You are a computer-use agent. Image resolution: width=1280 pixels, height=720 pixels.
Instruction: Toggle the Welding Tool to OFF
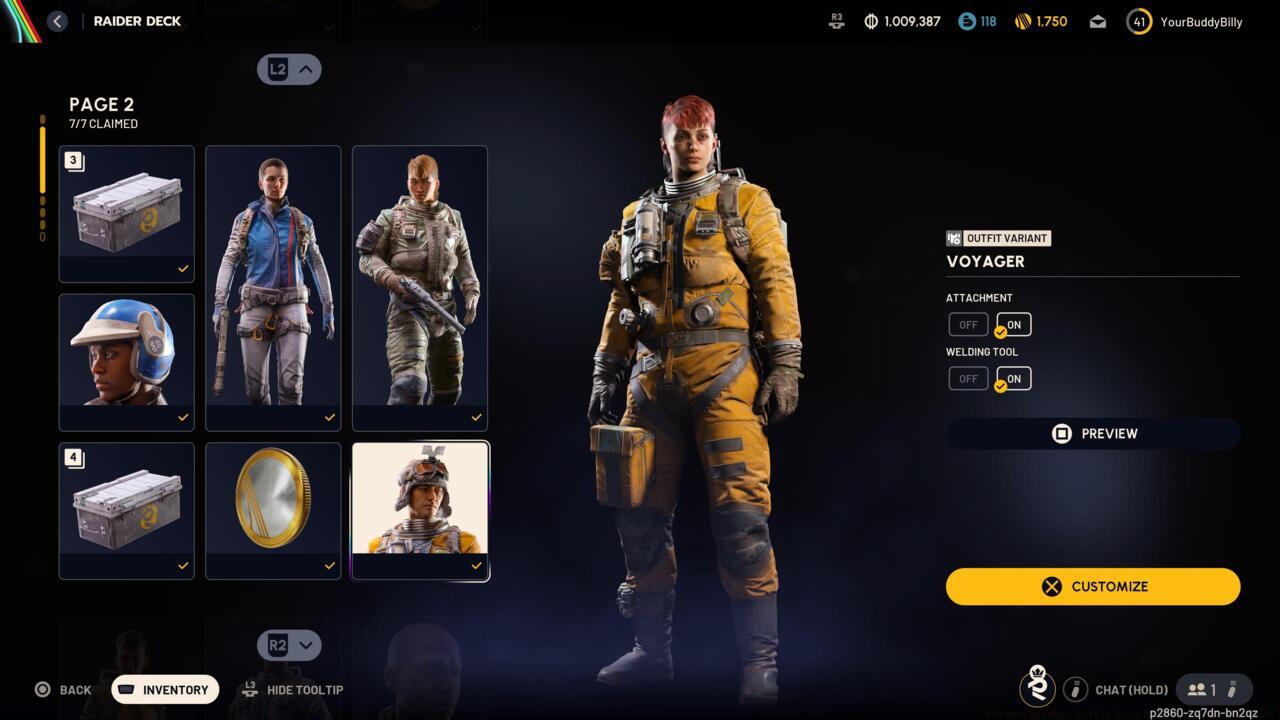[x=967, y=378]
